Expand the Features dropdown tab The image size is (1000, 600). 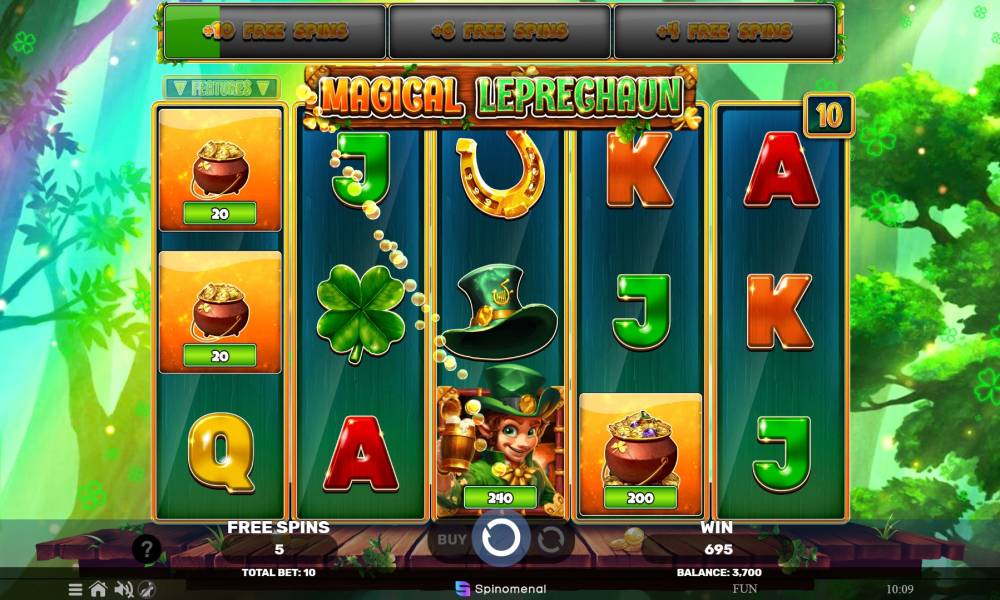[x=221, y=88]
